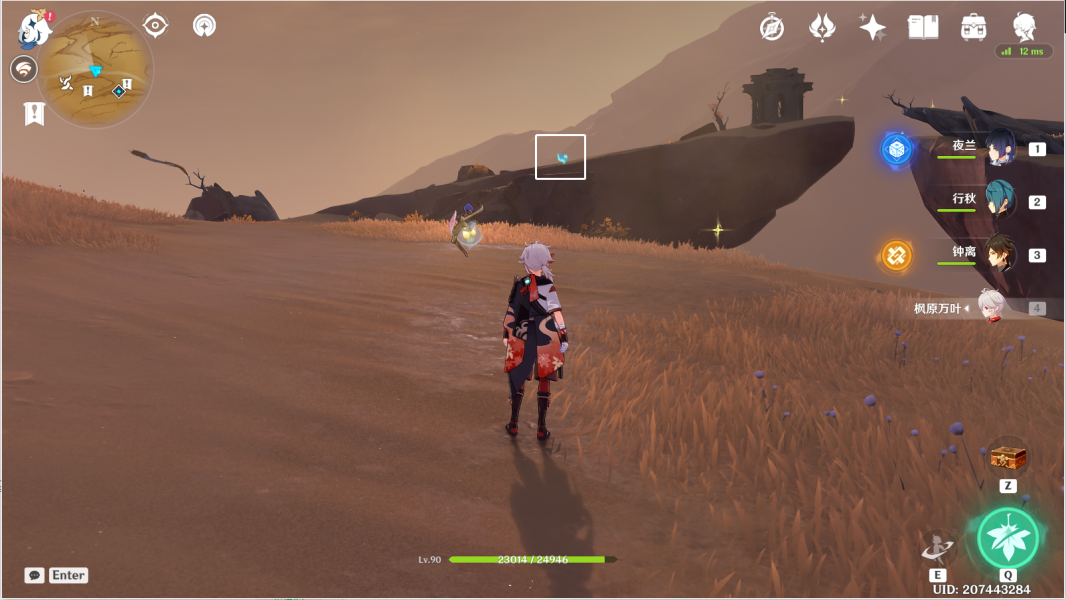Open the four-pointed star Wish menu
Image resolution: width=1066 pixels, height=600 pixels.
872,27
